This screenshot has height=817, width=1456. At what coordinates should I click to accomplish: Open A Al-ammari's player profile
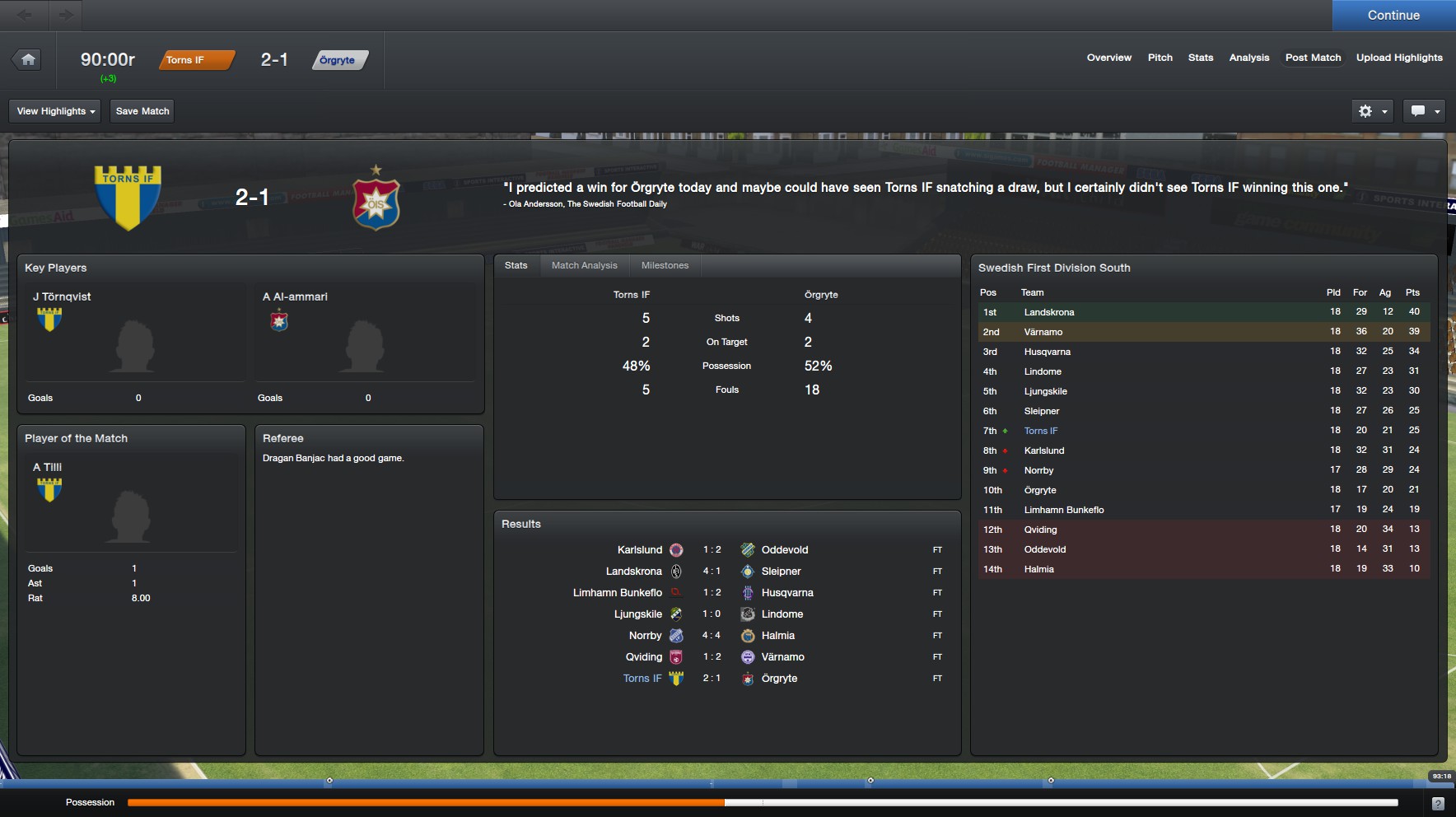coord(295,296)
